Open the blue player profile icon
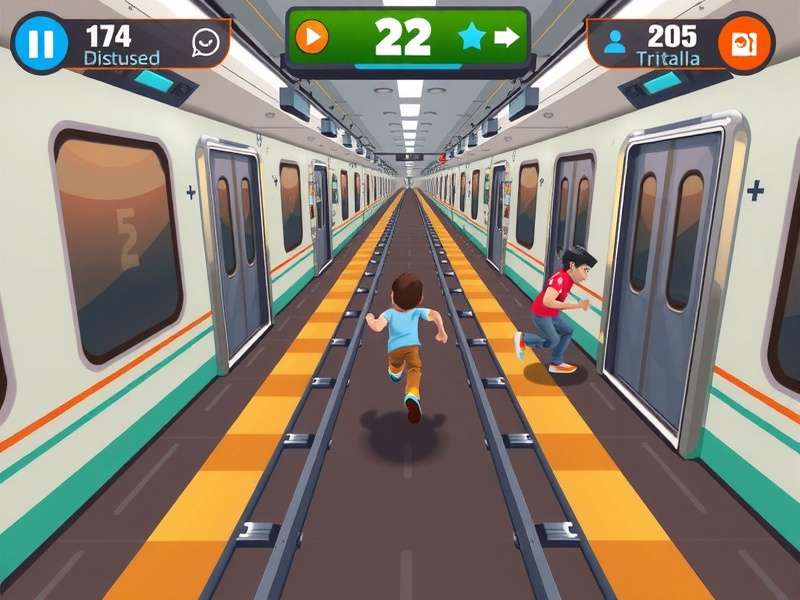800x600 pixels. click(x=615, y=42)
